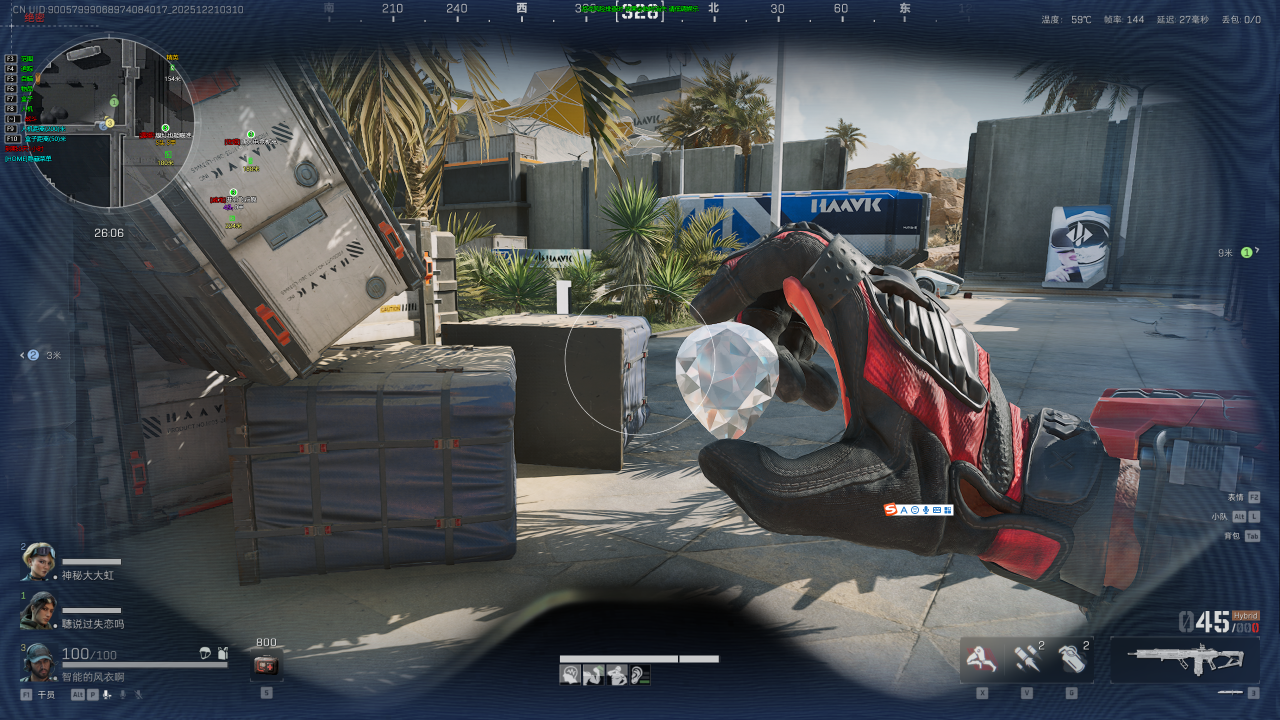Switch to the knife melee slot
This screenshot has height=720, width=1280.
(x=1230, y=692)
